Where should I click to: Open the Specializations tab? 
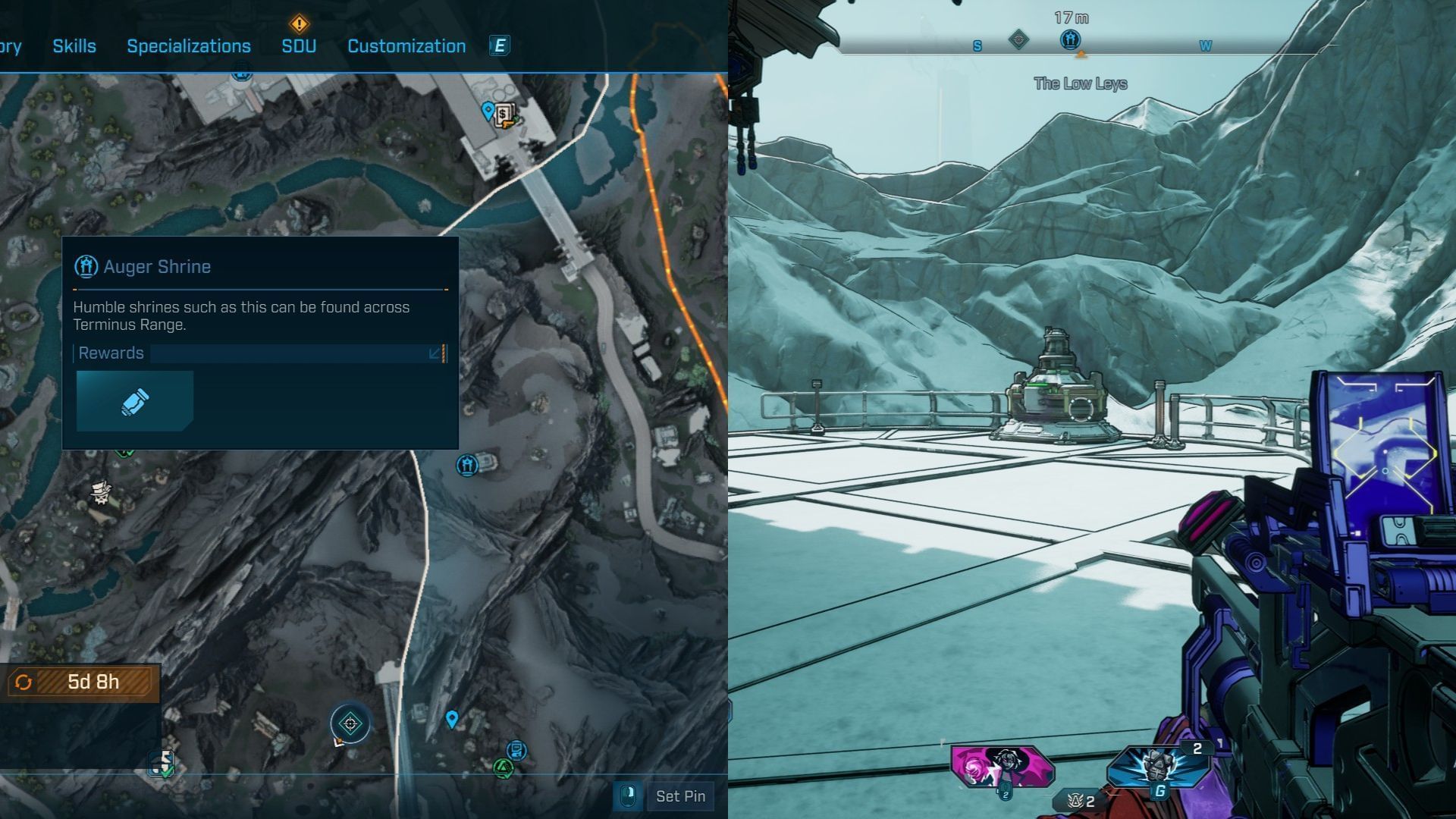pos(188,46)
